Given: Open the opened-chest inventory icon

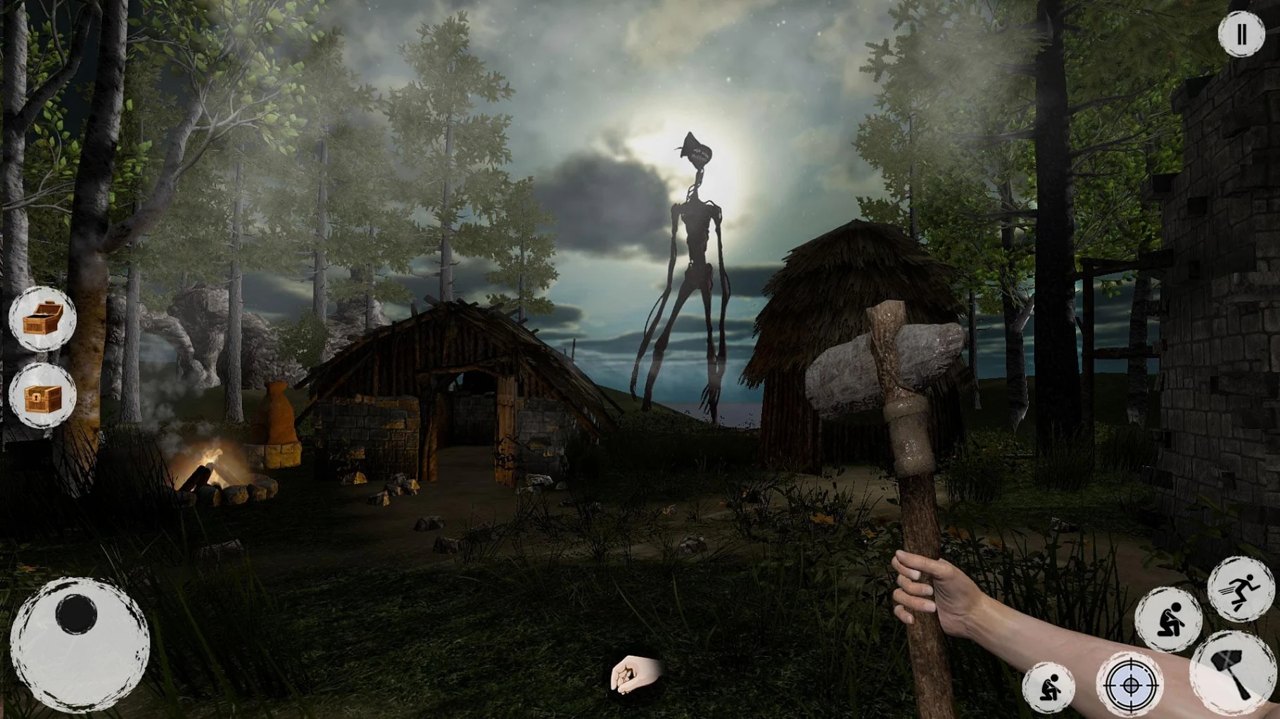Looking at the screenshot, I should 43,319.
